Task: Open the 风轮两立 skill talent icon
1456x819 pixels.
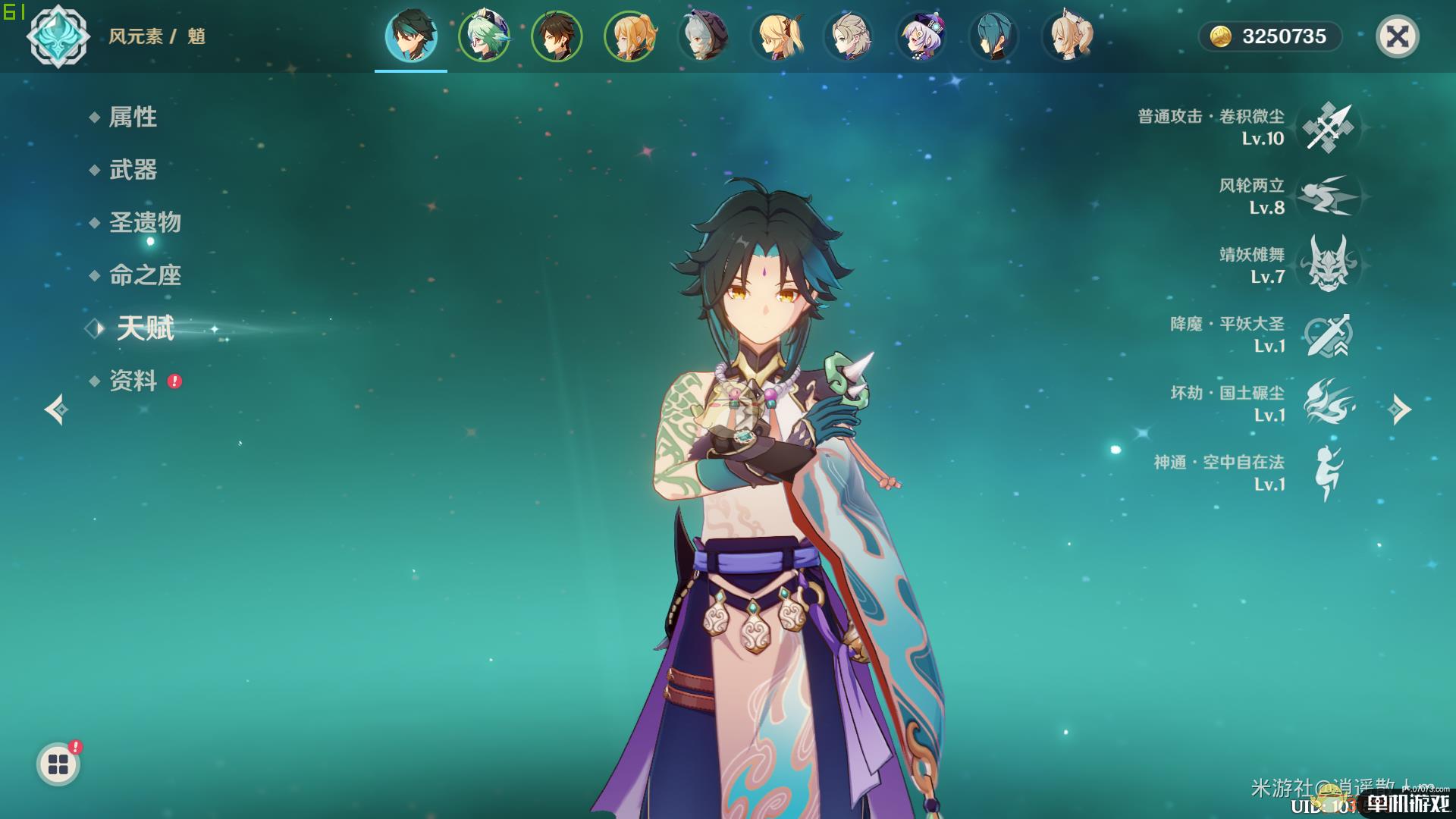Action: (x=1328, y=196)
